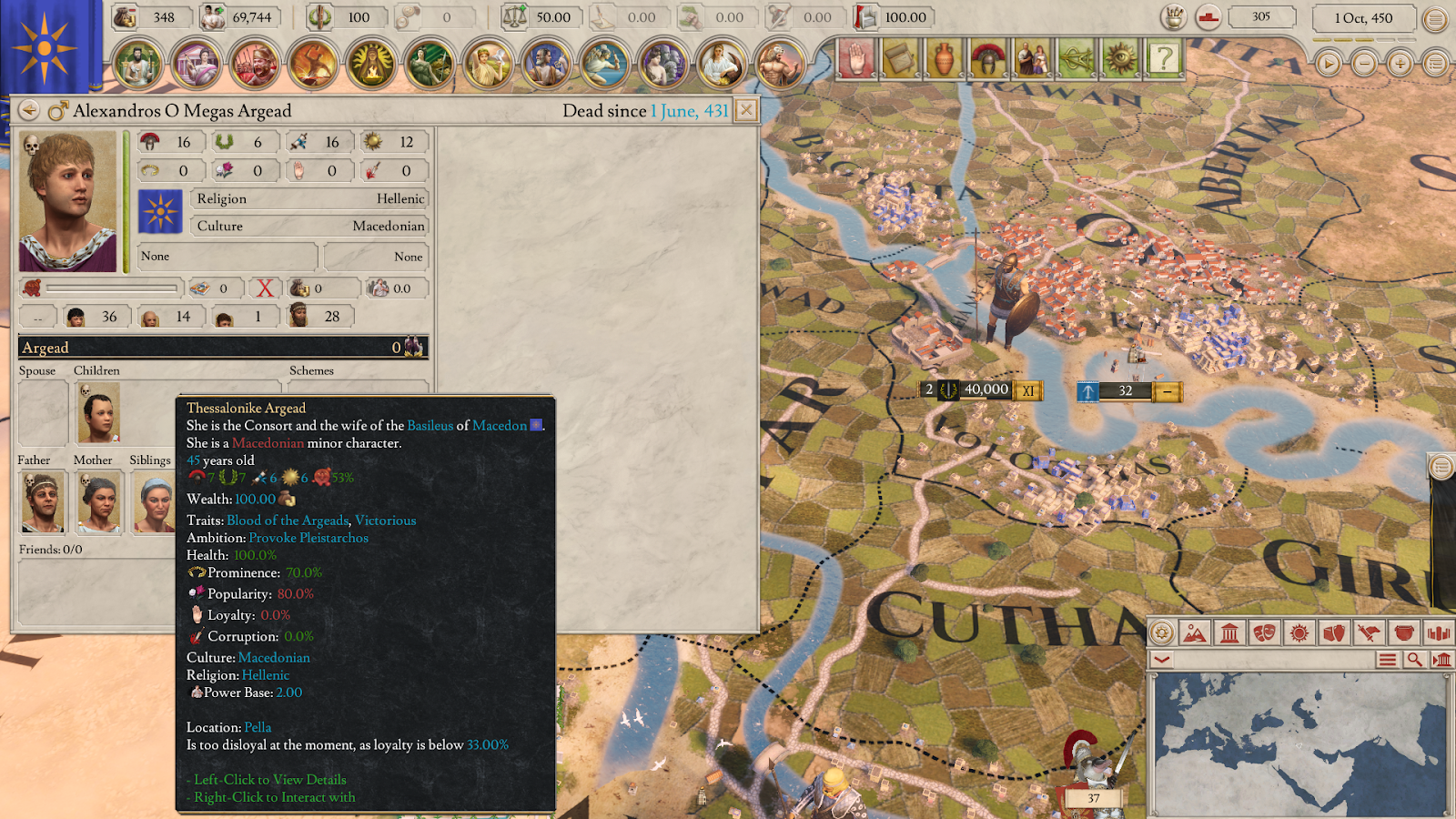Click the Argead family bar
This screenshot has height=819, width=1456.
pos(222,348)
